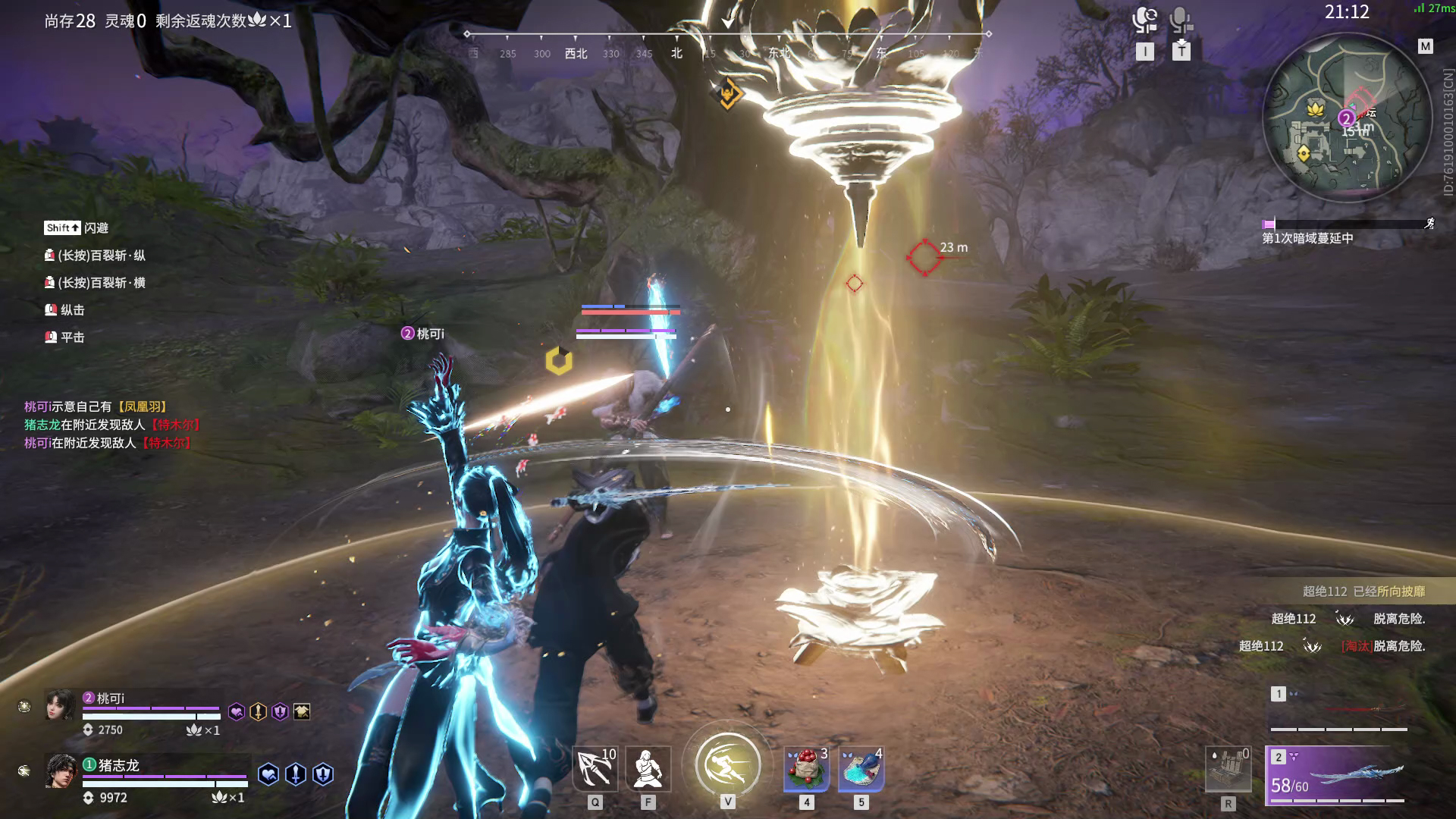Trigger the golden dashing ultimate icon
This screenshot has height=819, width=1456.
tap(728, 764)
